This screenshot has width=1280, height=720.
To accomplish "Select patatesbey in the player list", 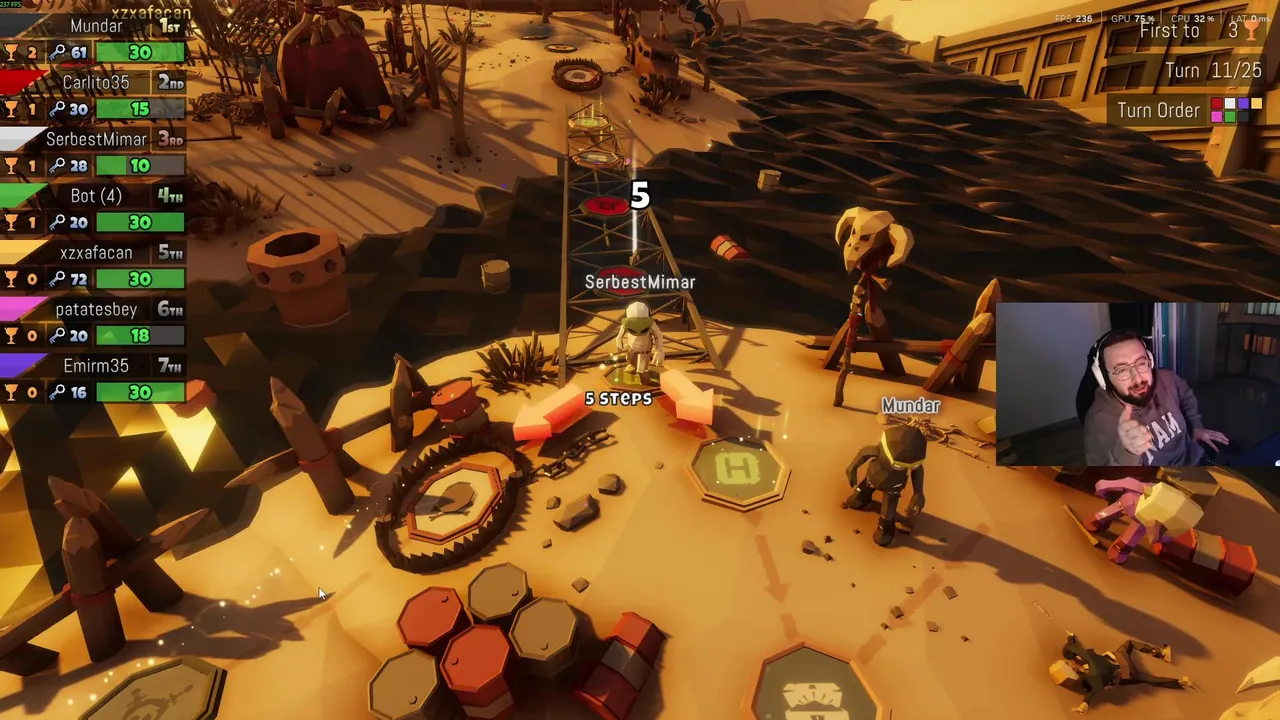I will click(x=95, y=322).
